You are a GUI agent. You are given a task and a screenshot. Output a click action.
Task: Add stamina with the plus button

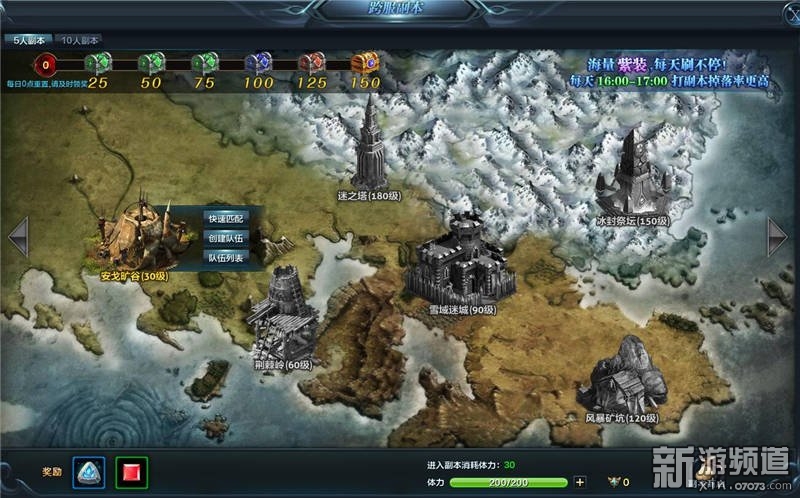(x=580, y=483)
